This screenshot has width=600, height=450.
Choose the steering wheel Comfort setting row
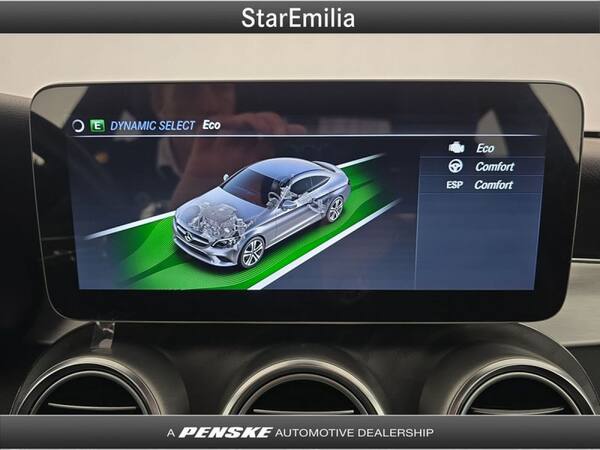[482, 166]
